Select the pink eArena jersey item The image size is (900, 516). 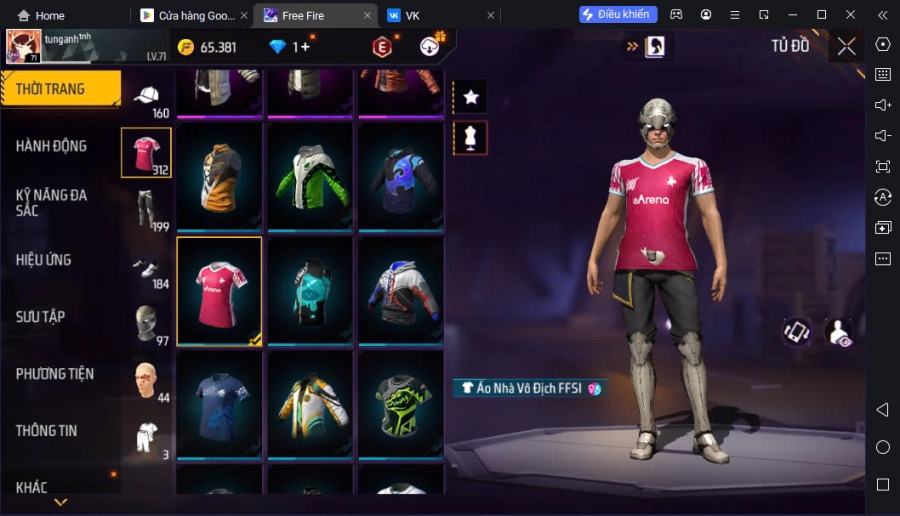click(x=219, y=291)
